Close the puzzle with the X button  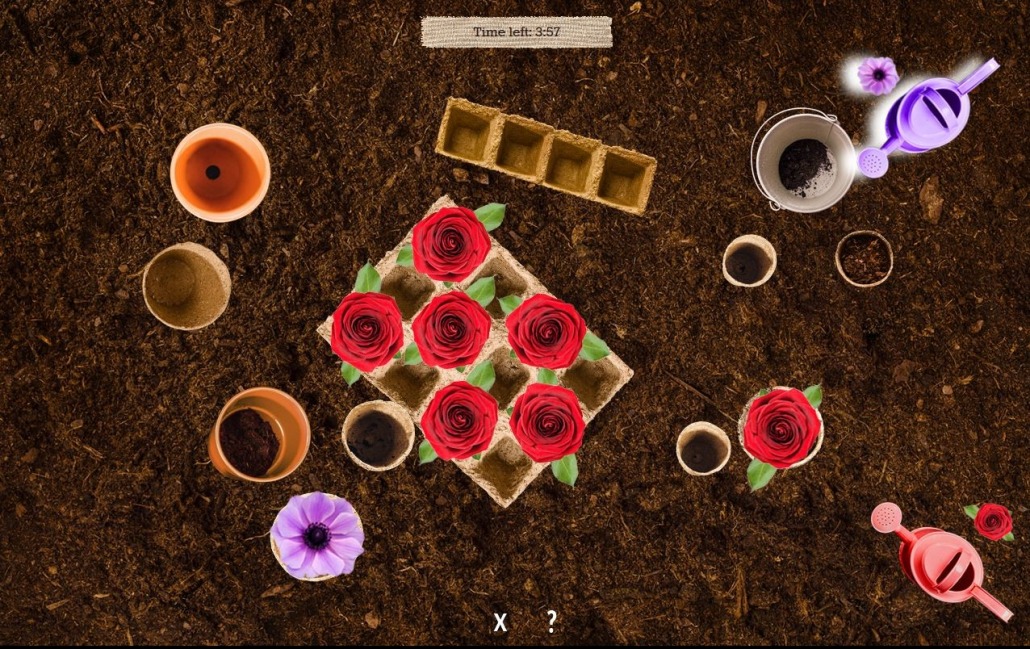(500, 622)
